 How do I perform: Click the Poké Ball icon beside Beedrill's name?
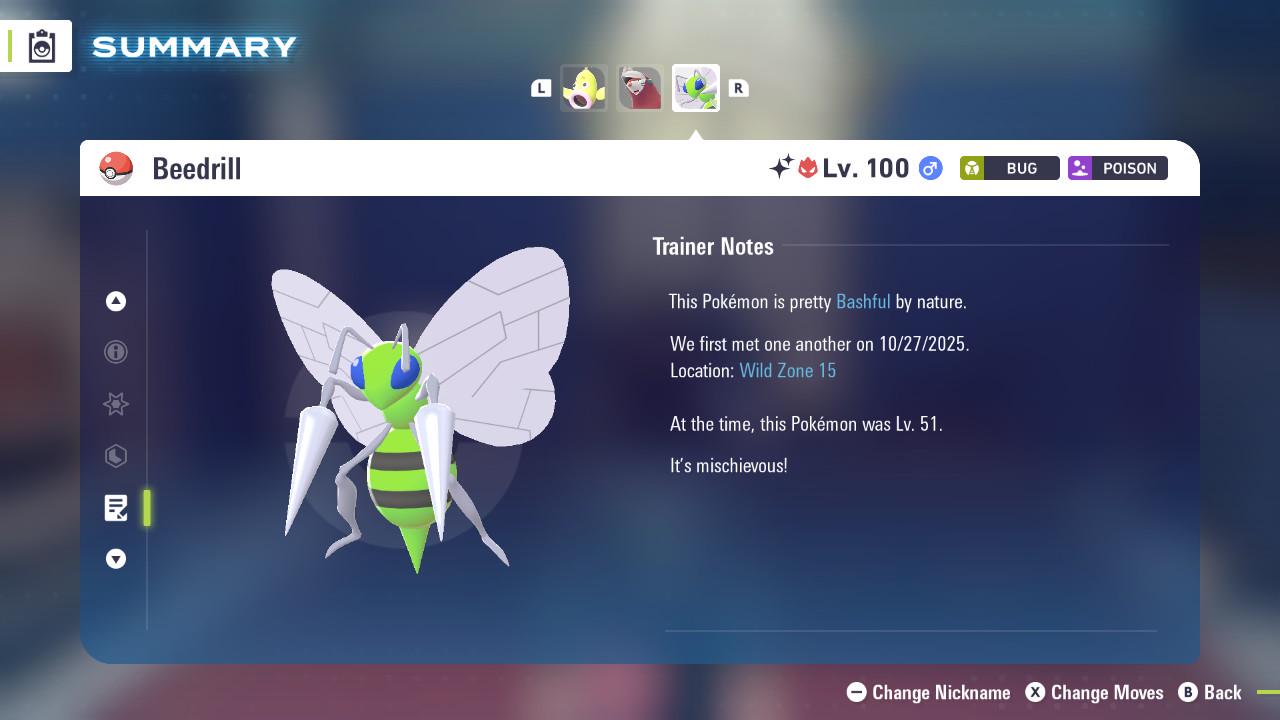click(x=117, y=168)
